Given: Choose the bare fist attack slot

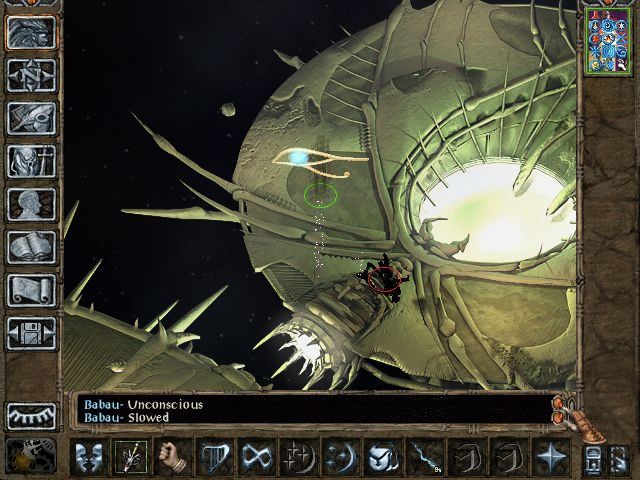Looking at the screenshot, I should [171, 456].
